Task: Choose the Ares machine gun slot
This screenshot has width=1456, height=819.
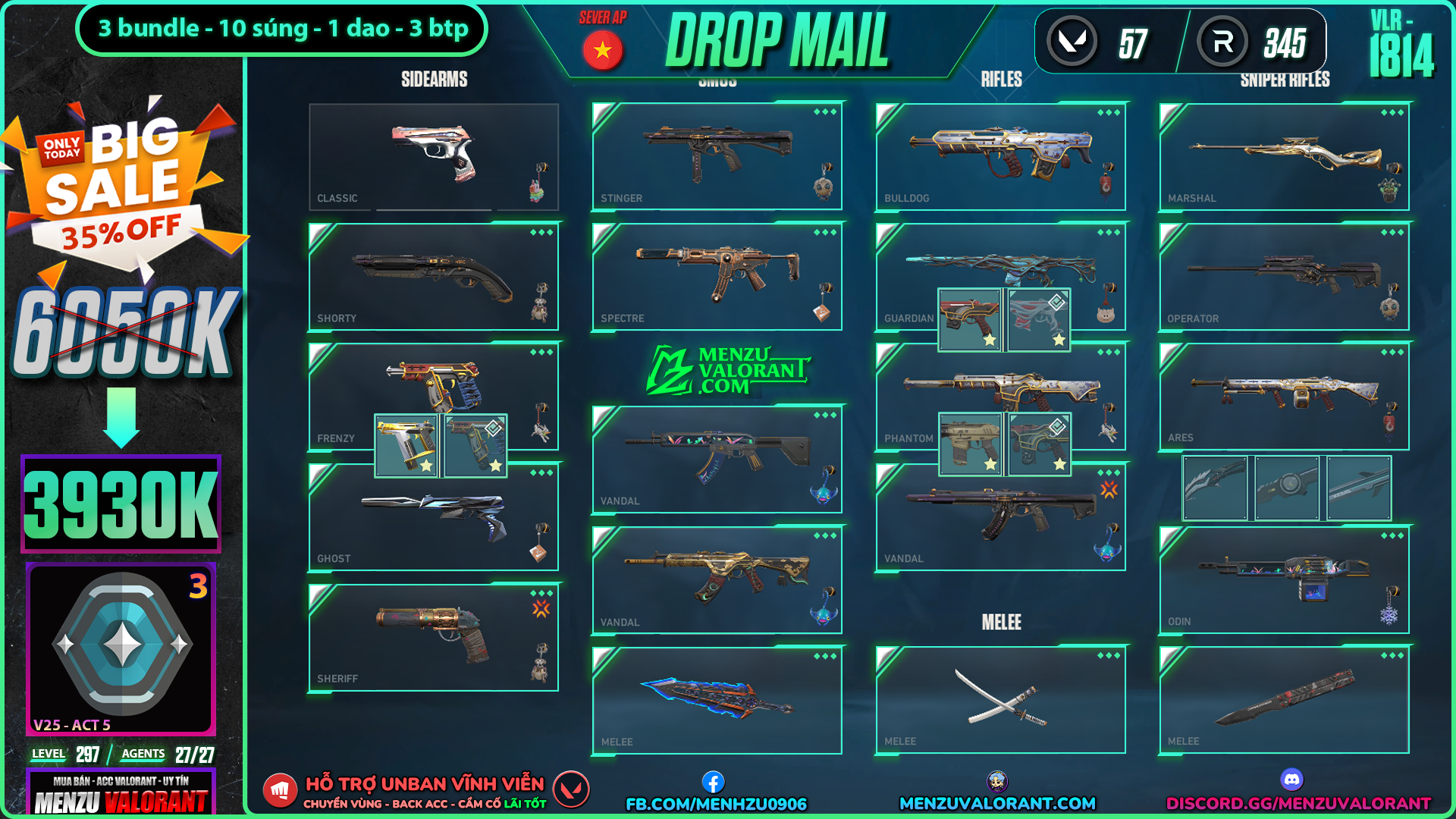Action: pos(1284,396)
